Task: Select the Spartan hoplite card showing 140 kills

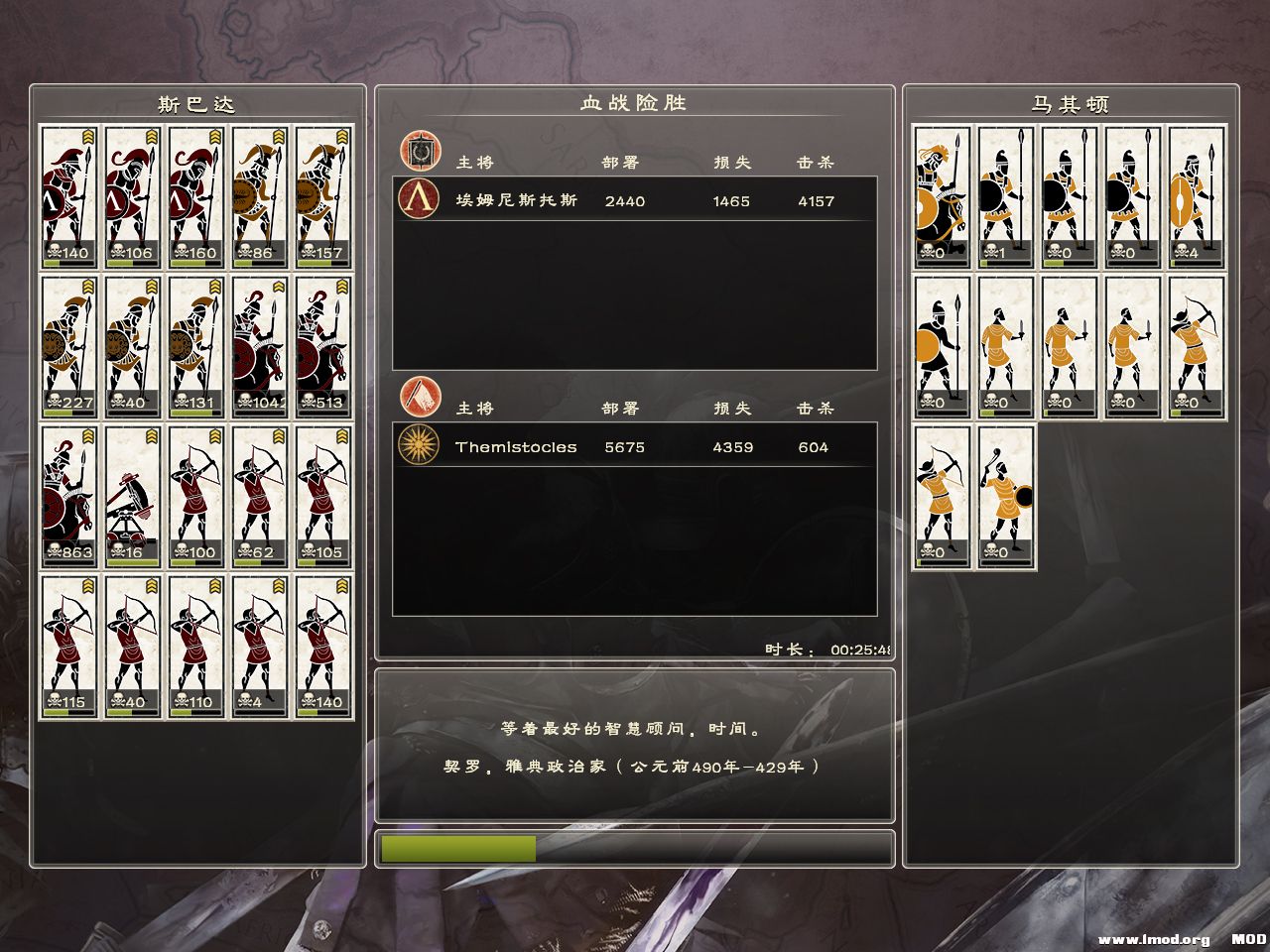Action: [x=70, y=193]
